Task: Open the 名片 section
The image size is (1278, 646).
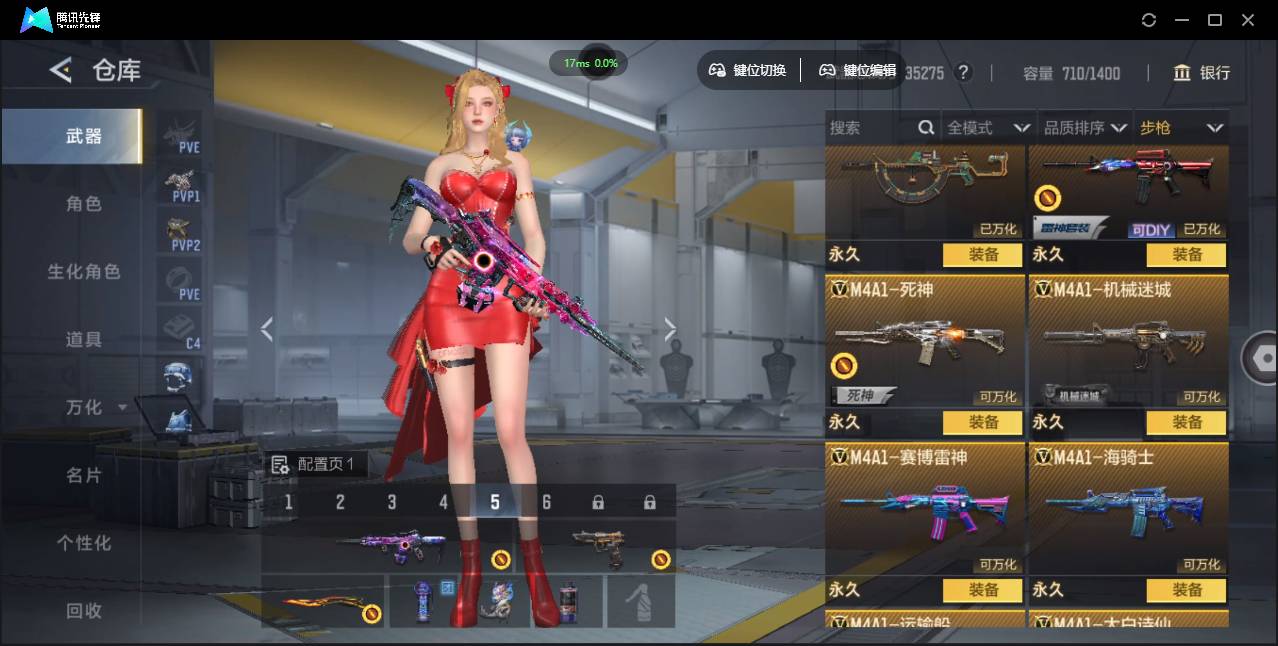Action: [x=83, y=475]
